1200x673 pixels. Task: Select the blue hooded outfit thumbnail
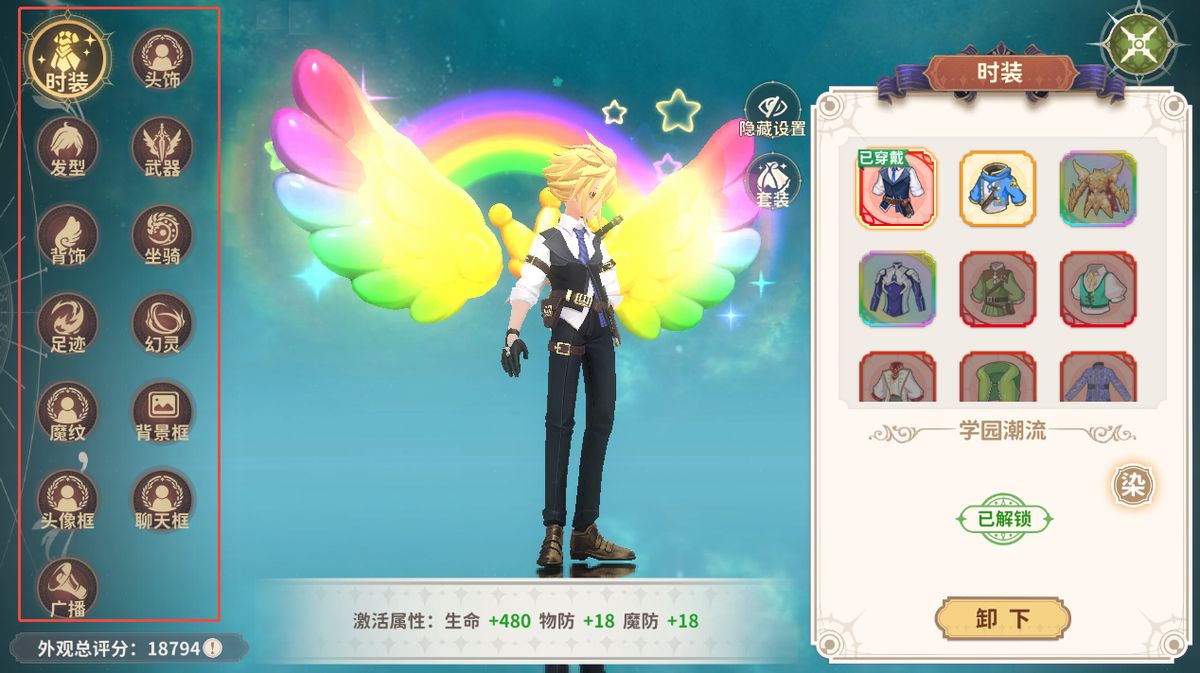pyautogui.click(x=998, y=188)
